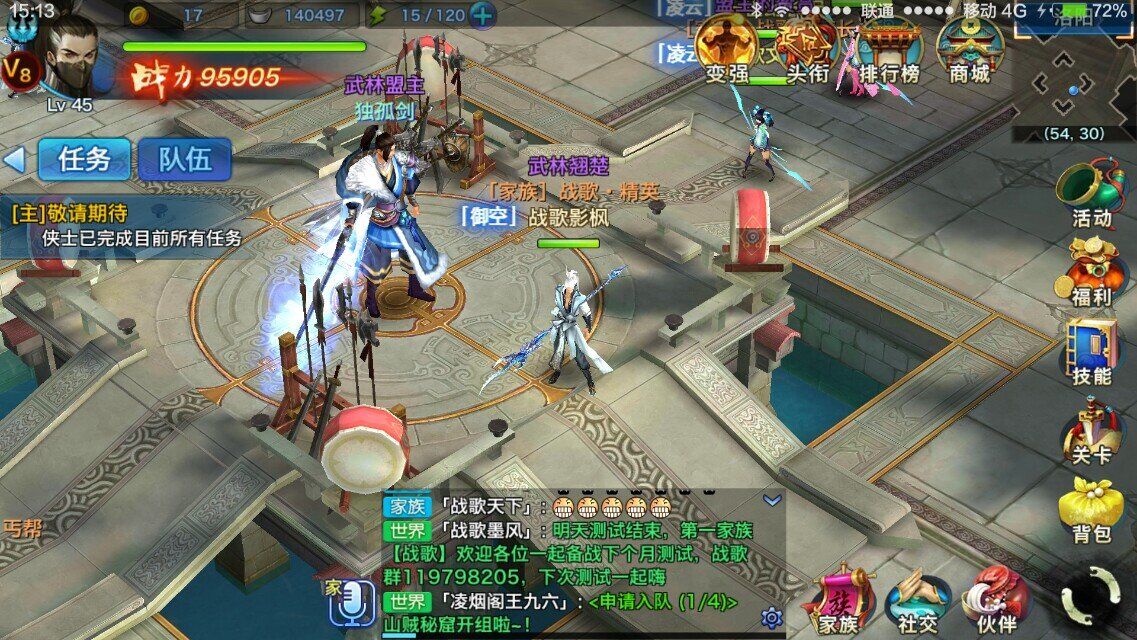The image size is (1137, 640).
Task: Open the 家族 clan menu
Action: click(x=838, y=602)
